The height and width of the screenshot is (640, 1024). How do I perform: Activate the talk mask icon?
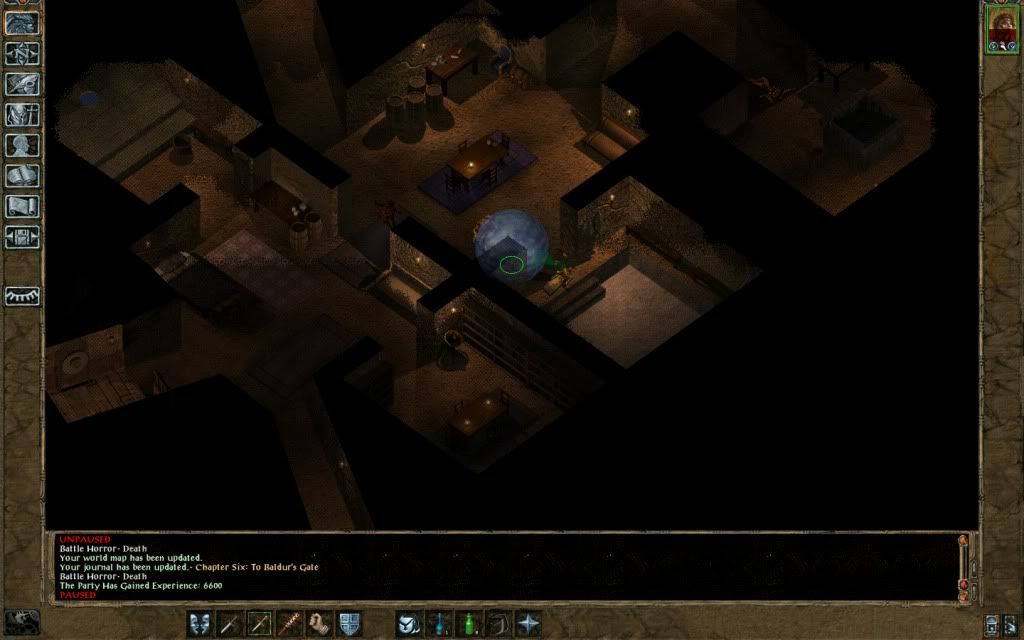click(x=201, y=623)
